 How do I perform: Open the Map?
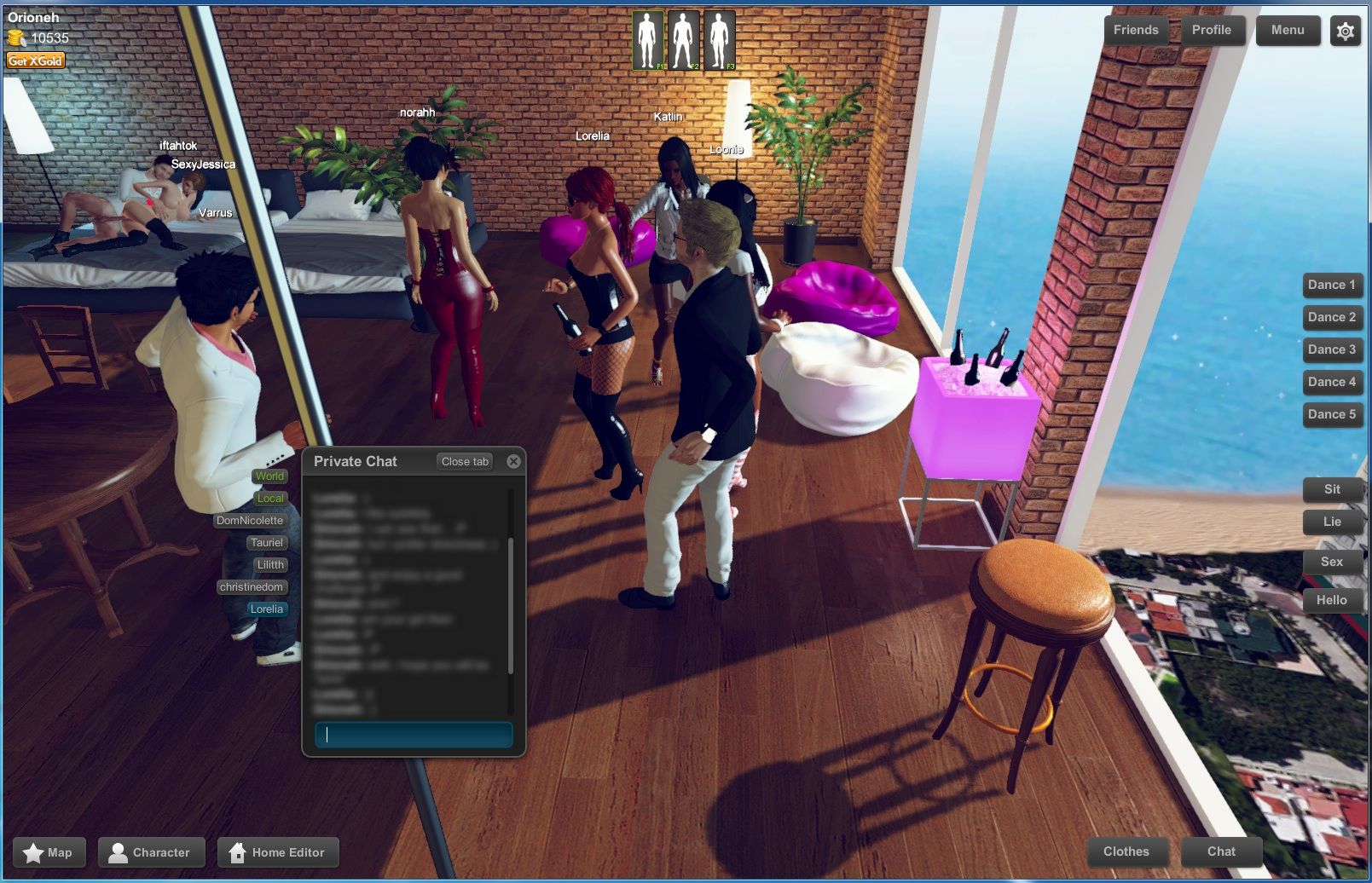click(49, 851)
